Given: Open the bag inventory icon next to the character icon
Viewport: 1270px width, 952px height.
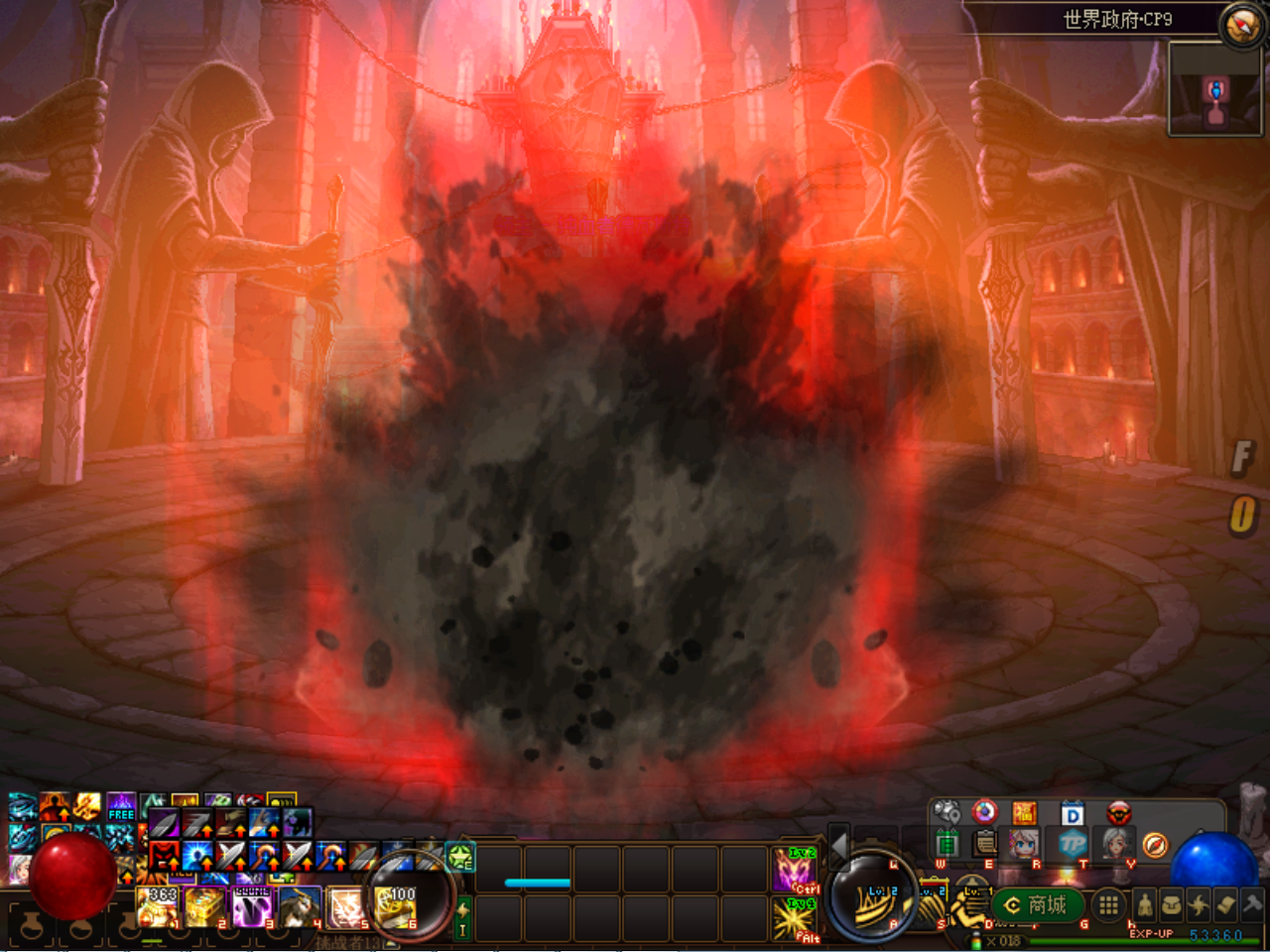Looking at the screenshot, I should tap(1174, 904).
